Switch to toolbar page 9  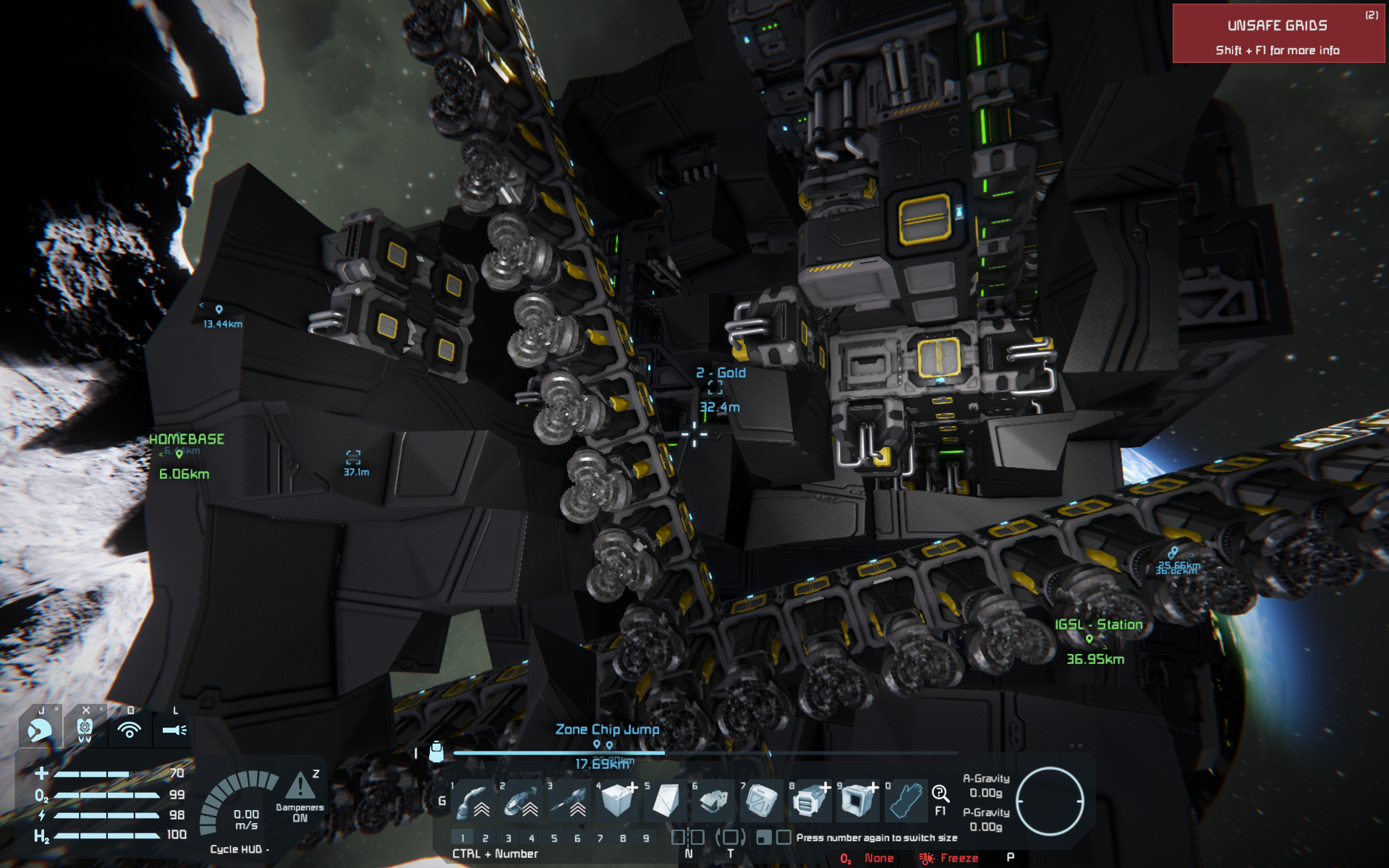pos(646,838)
